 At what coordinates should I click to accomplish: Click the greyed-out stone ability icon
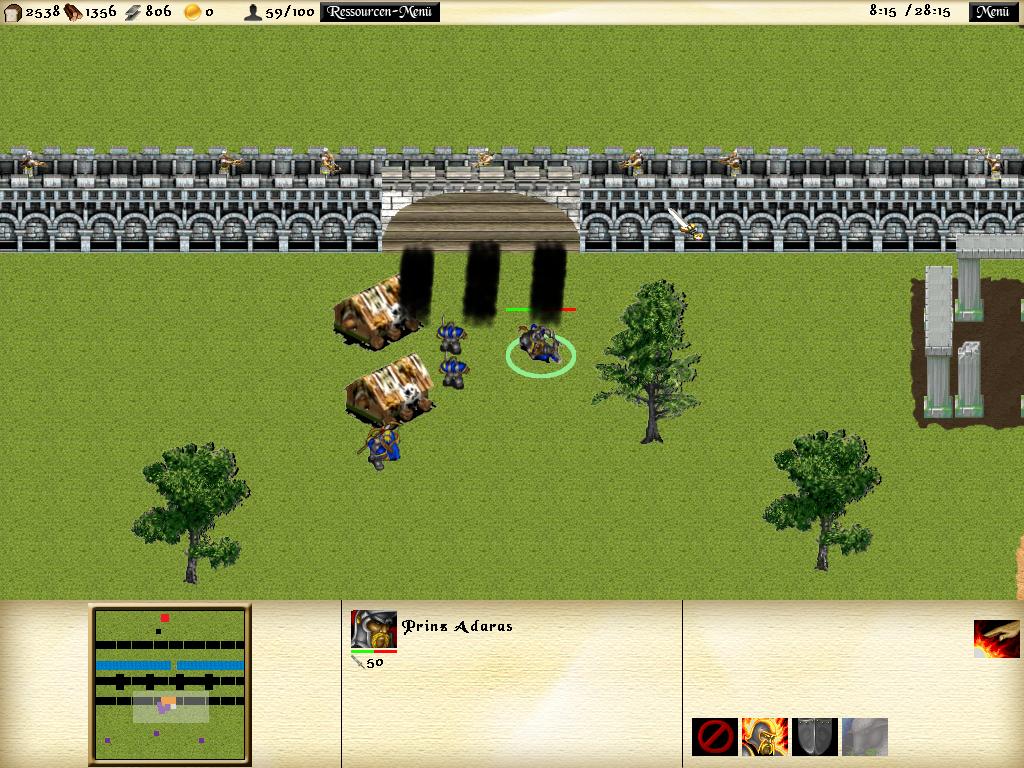(x=864, y=737)
